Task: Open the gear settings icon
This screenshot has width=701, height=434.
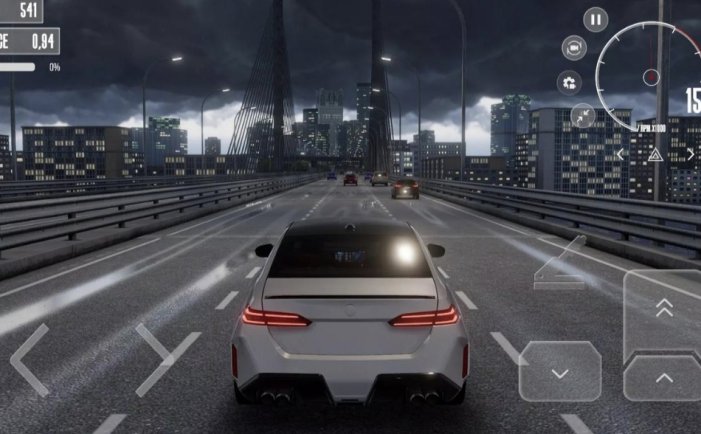Action: point(571,82)
